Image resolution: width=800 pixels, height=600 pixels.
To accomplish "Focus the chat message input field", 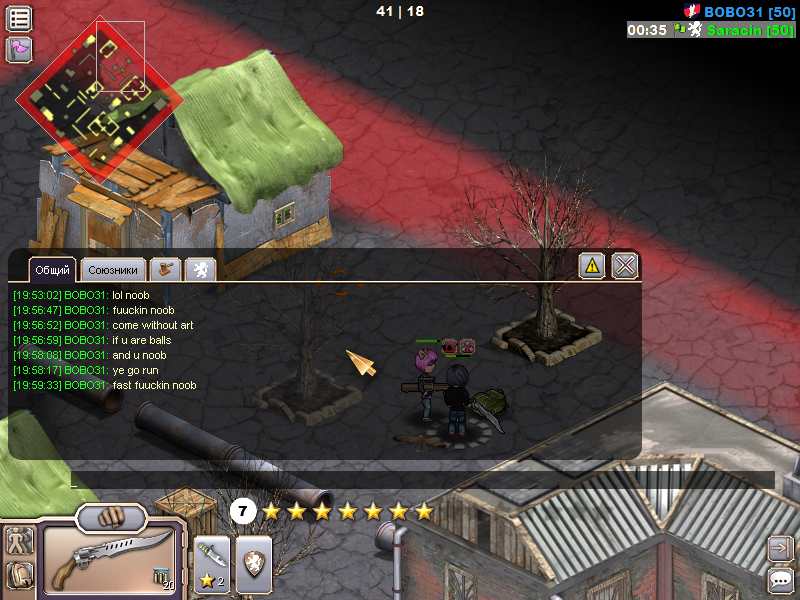I will click(x=420, y=480).
